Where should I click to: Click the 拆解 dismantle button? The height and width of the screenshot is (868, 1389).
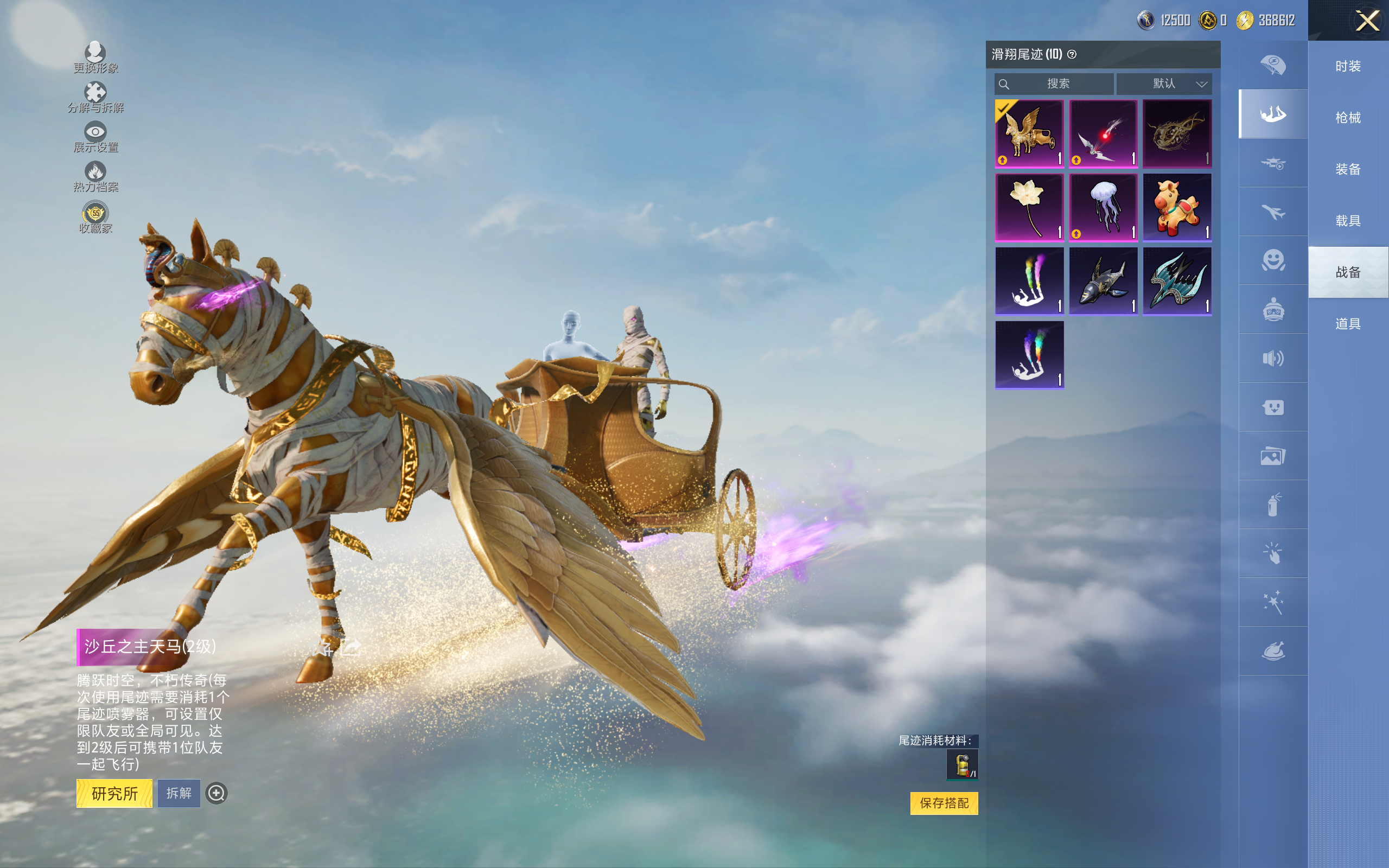tap(179, 793)
